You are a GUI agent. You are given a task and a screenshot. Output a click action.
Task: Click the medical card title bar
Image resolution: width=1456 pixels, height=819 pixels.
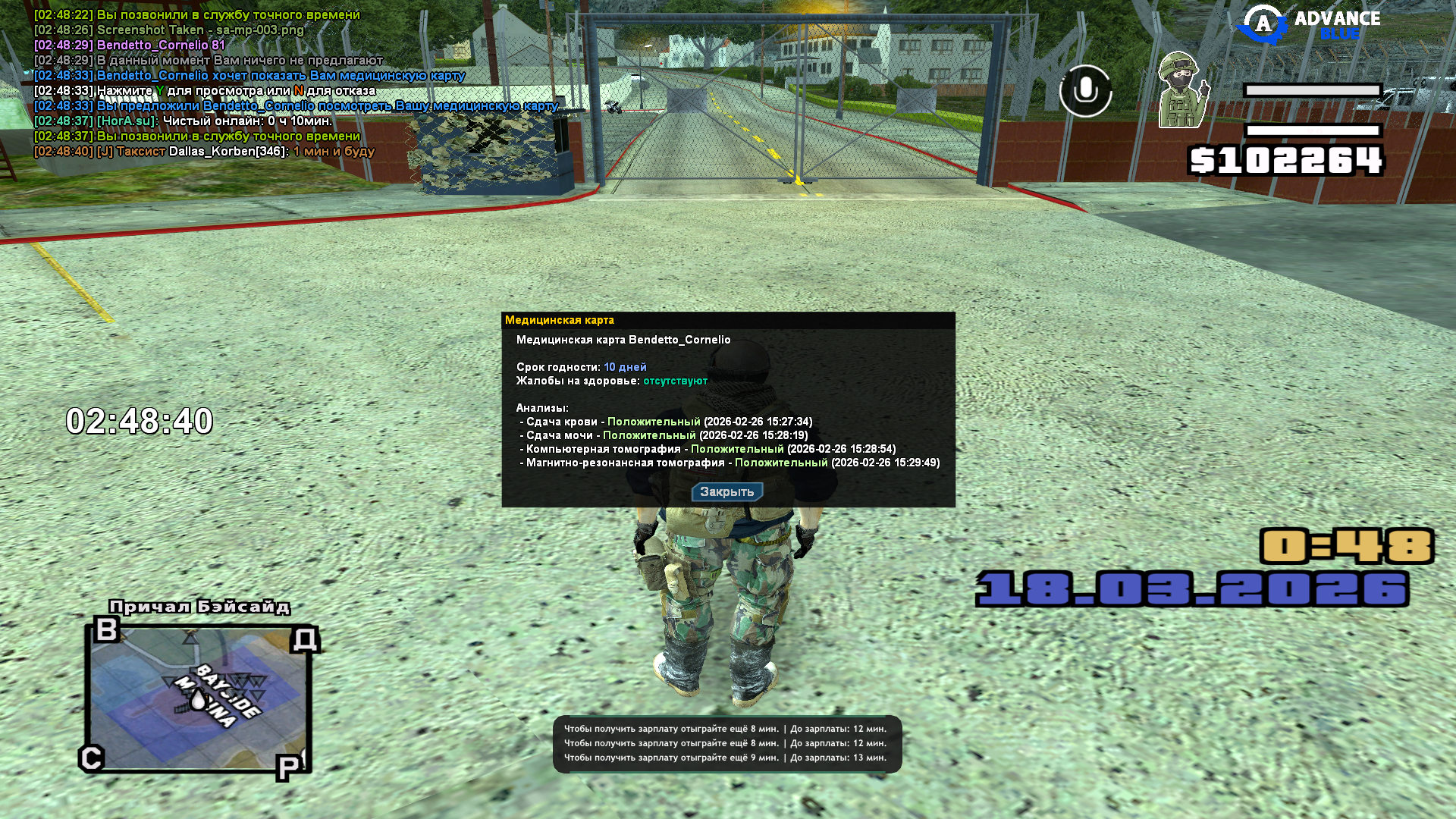coord(727,320)
